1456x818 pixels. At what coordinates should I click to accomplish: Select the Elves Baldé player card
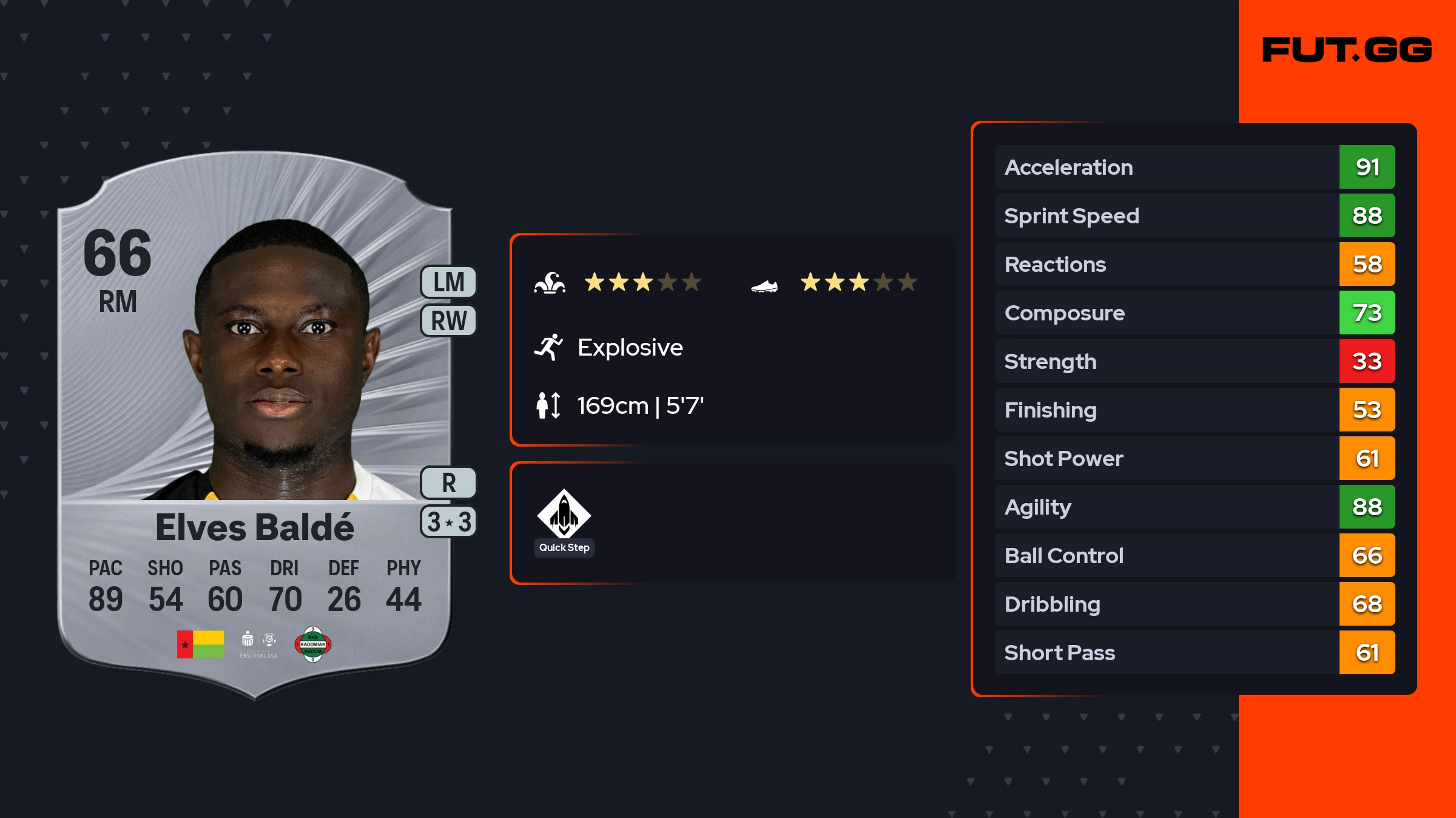pos(255,425)
